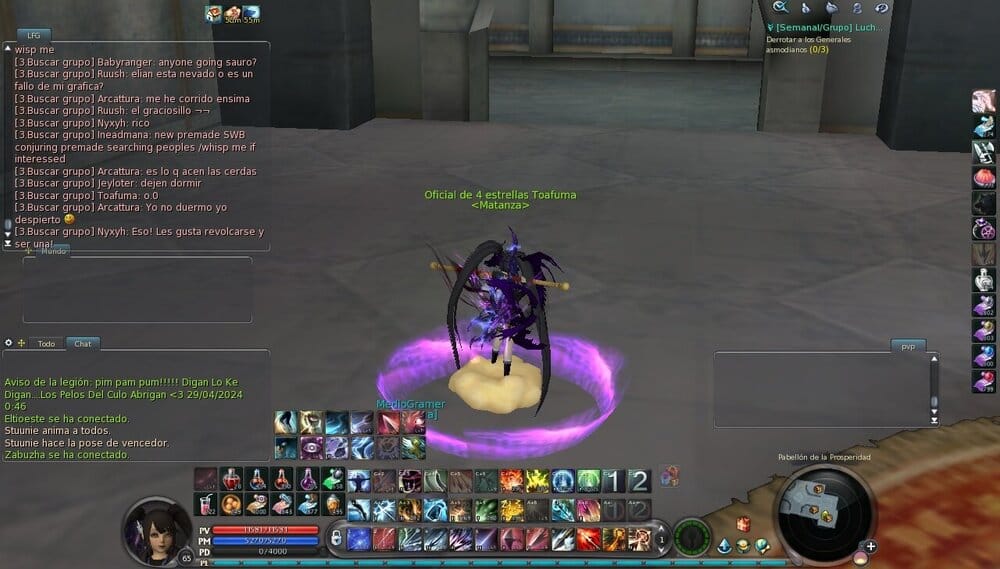
Task: Use the large number 2 hotbar slot
Action: click(x=638, y=481)
